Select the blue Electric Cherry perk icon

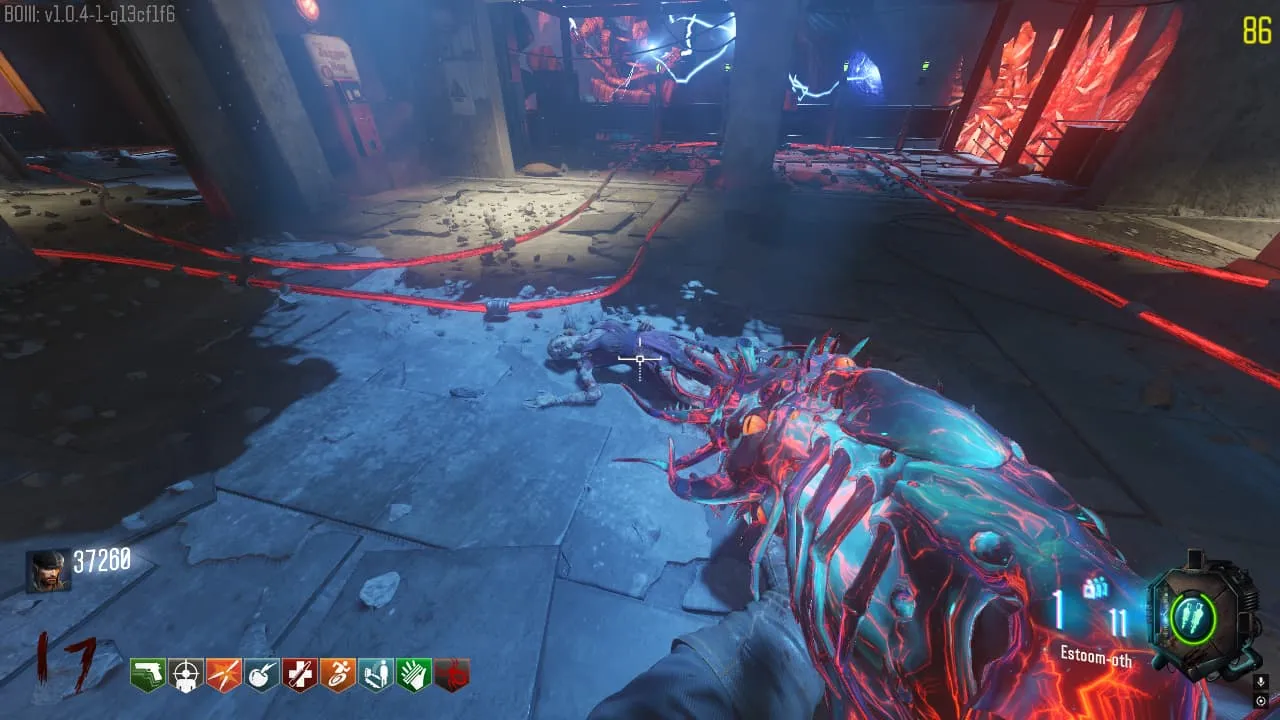[262, 675]
